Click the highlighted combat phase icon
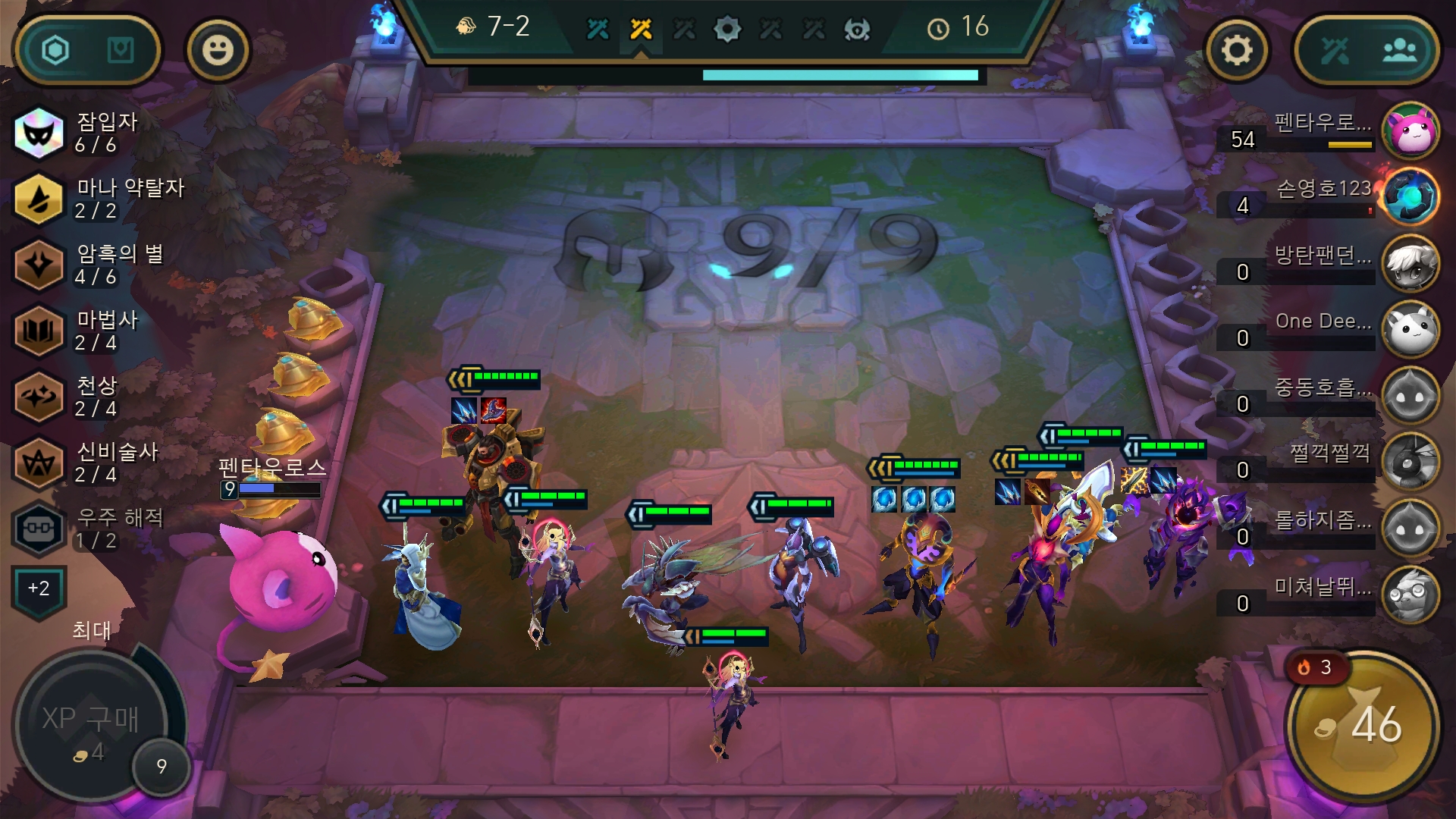This screenshot has width=1456, height=819. 641,29
